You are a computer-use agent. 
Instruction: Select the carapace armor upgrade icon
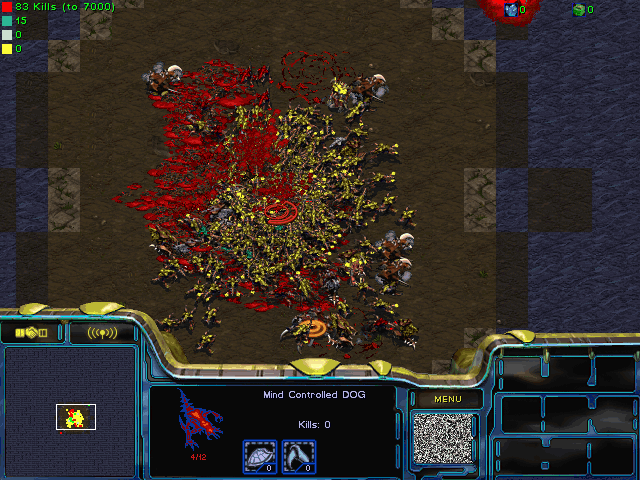click(259, 456)
